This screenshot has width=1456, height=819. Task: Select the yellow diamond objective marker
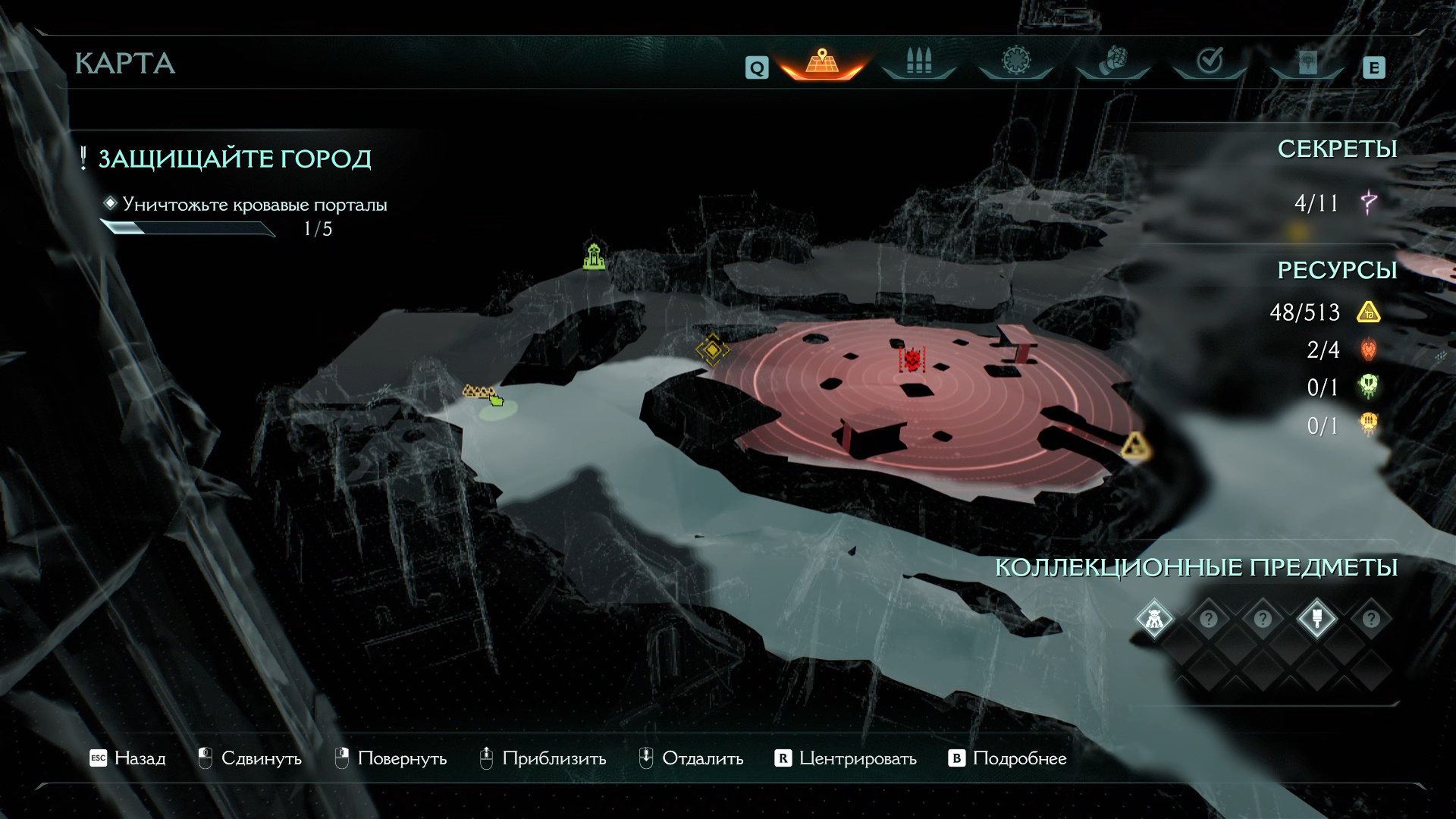712,350
